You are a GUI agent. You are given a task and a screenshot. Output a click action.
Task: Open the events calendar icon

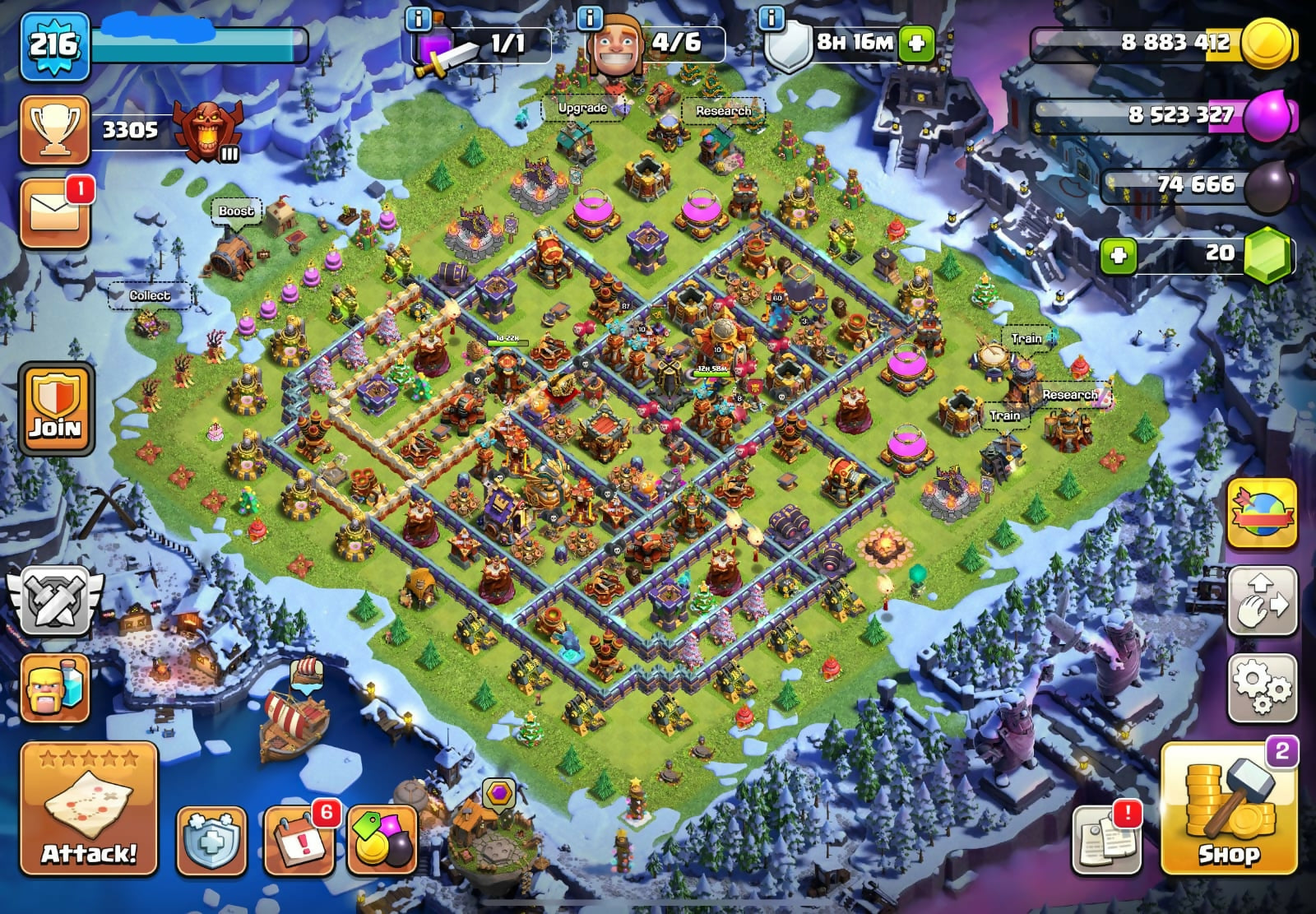pos(299,841)
